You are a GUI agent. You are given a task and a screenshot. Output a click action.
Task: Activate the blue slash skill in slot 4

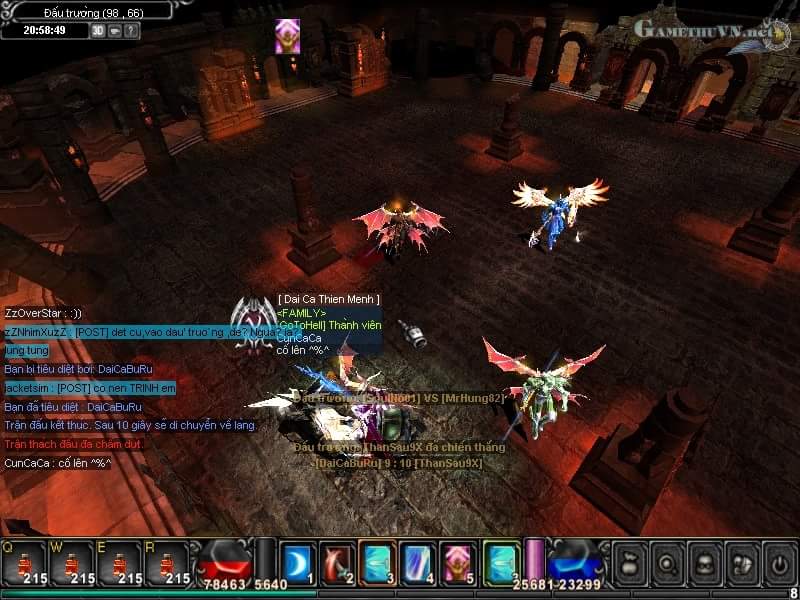(416, 562)
